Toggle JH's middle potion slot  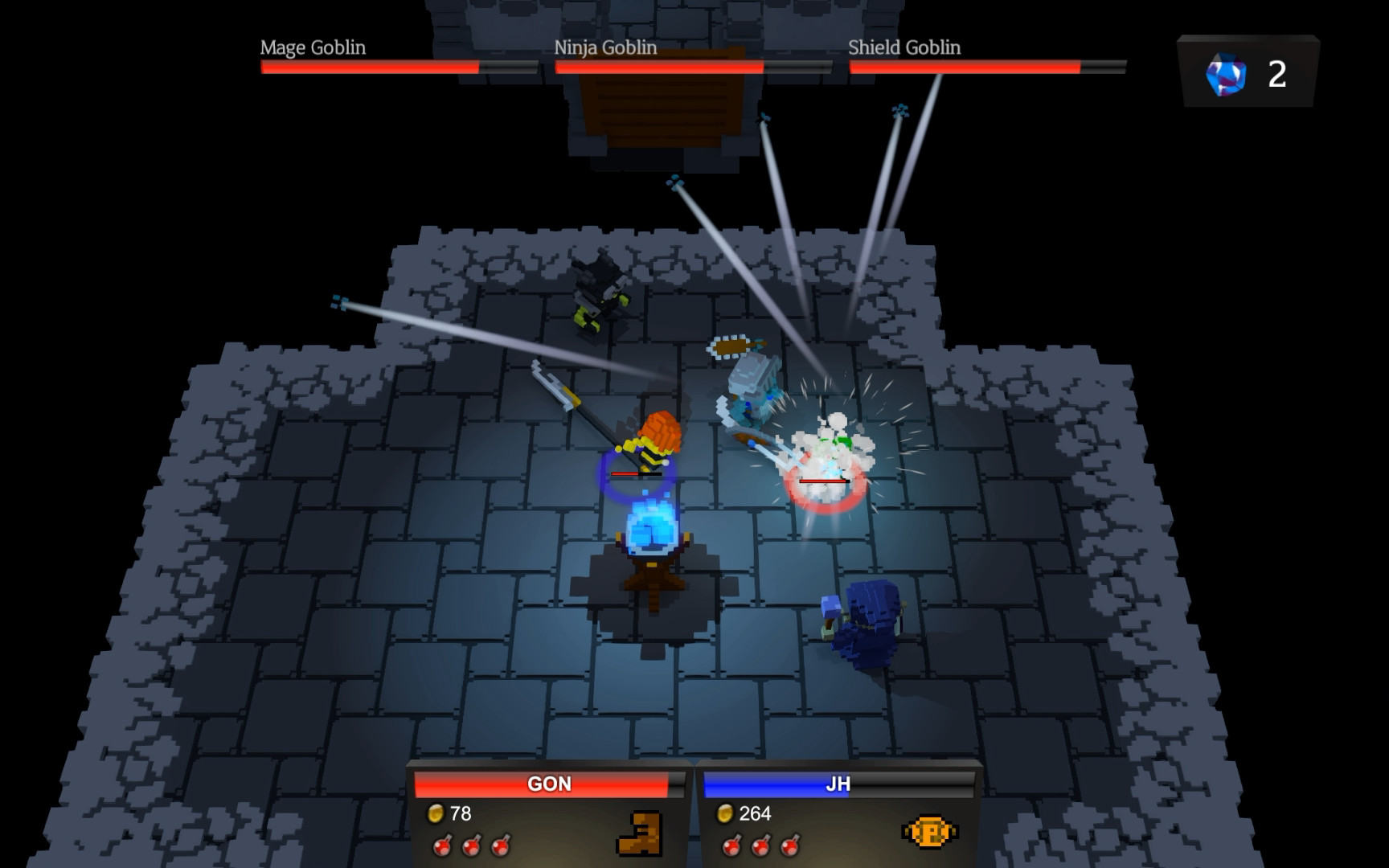click(759, 847)
